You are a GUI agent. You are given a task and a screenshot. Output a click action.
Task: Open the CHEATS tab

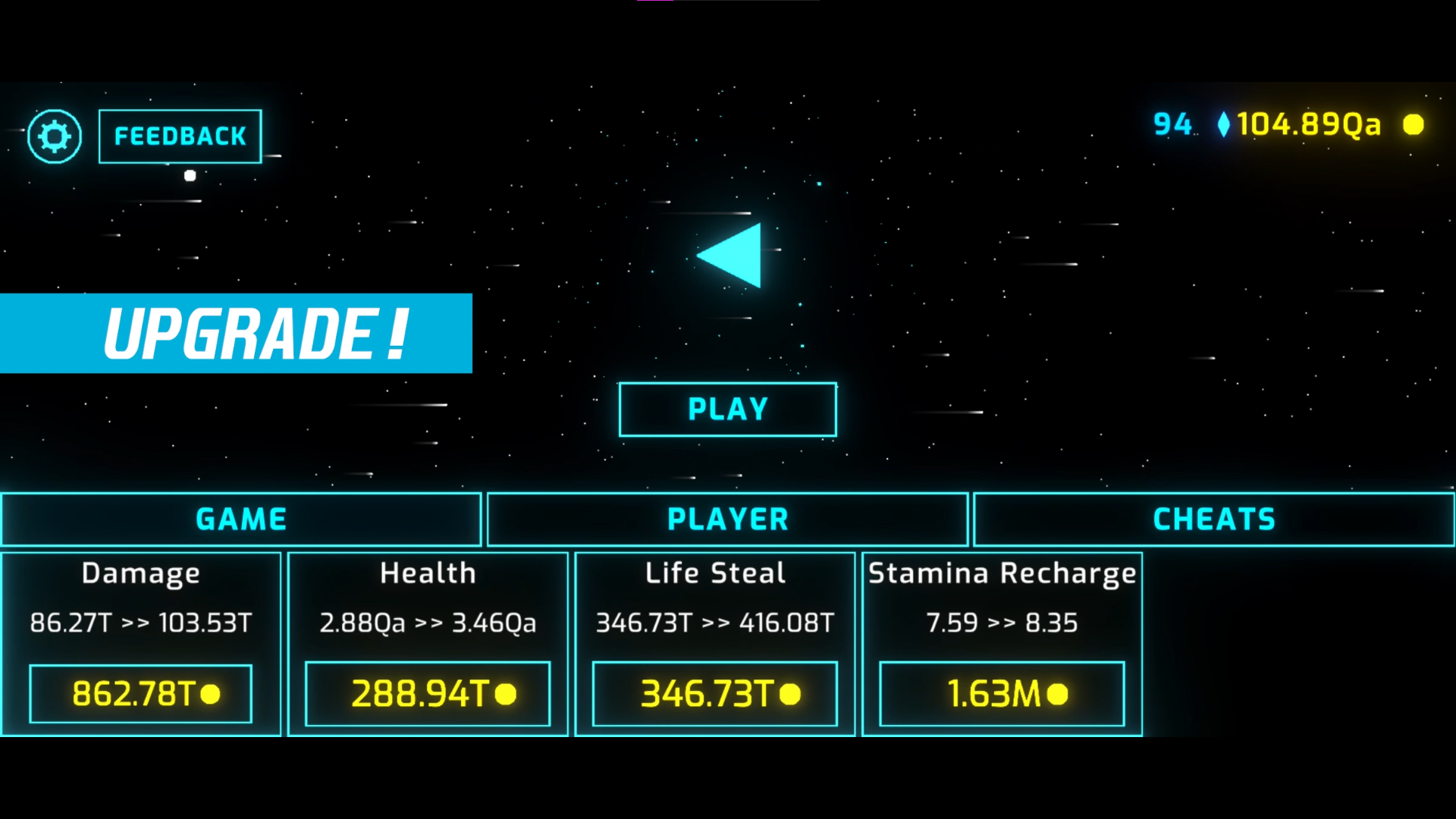[x=1212, y=519]
